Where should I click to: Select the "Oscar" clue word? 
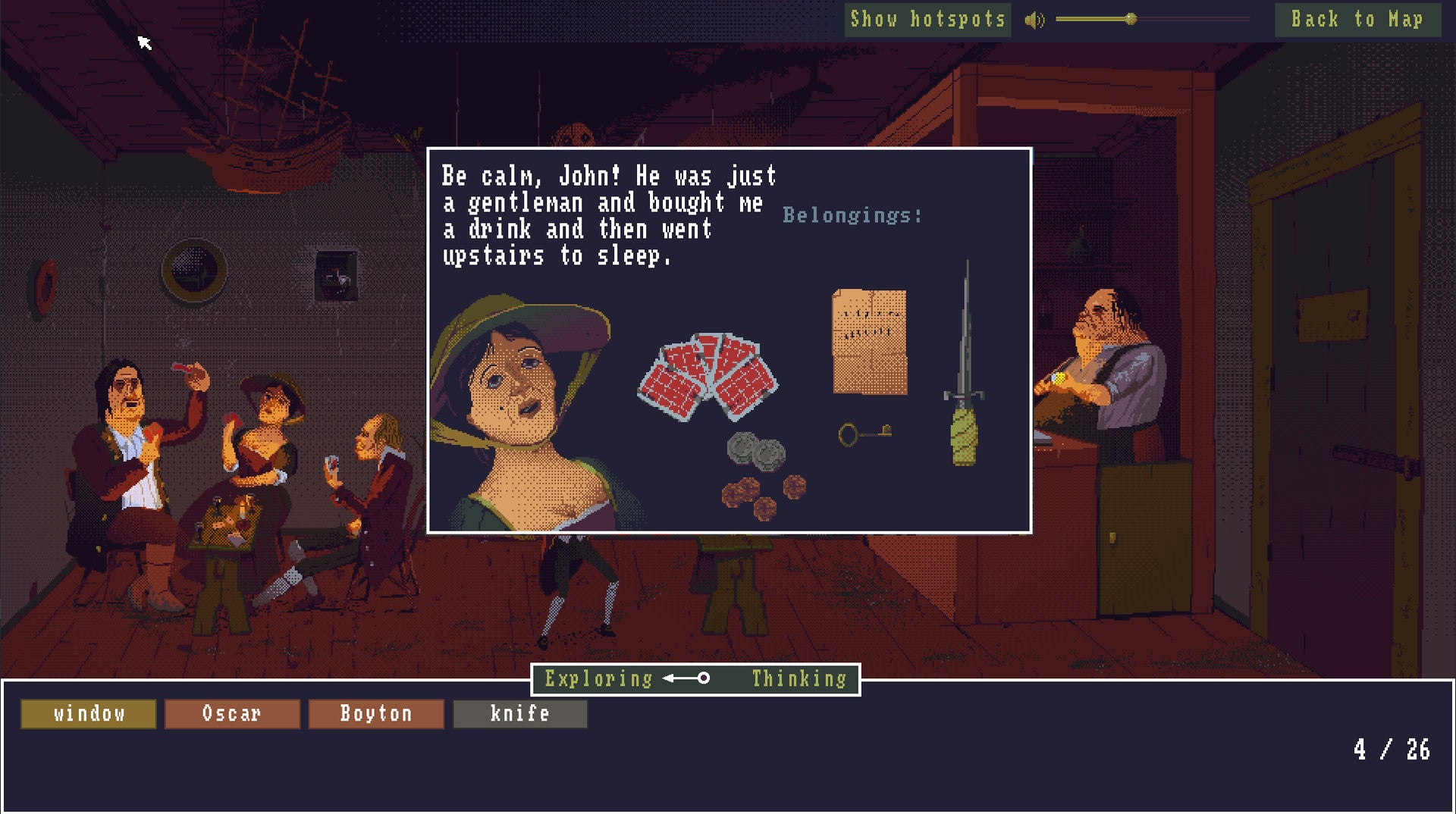point(232,714)
